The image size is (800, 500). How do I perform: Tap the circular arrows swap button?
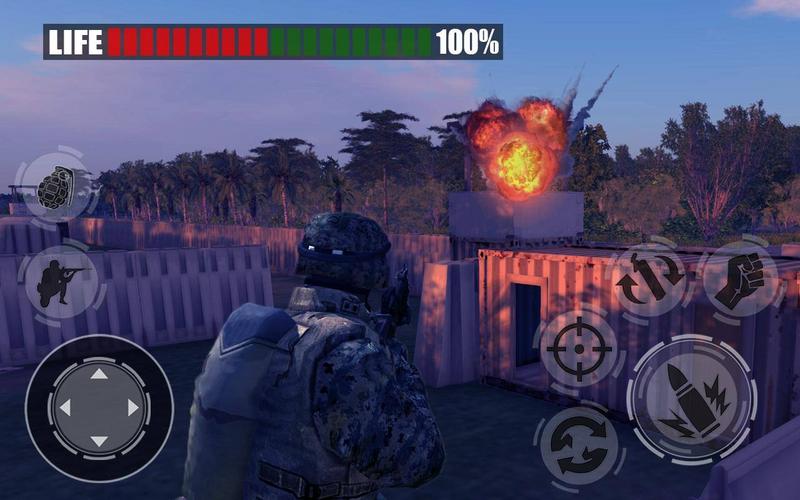(x=577, y=446)
